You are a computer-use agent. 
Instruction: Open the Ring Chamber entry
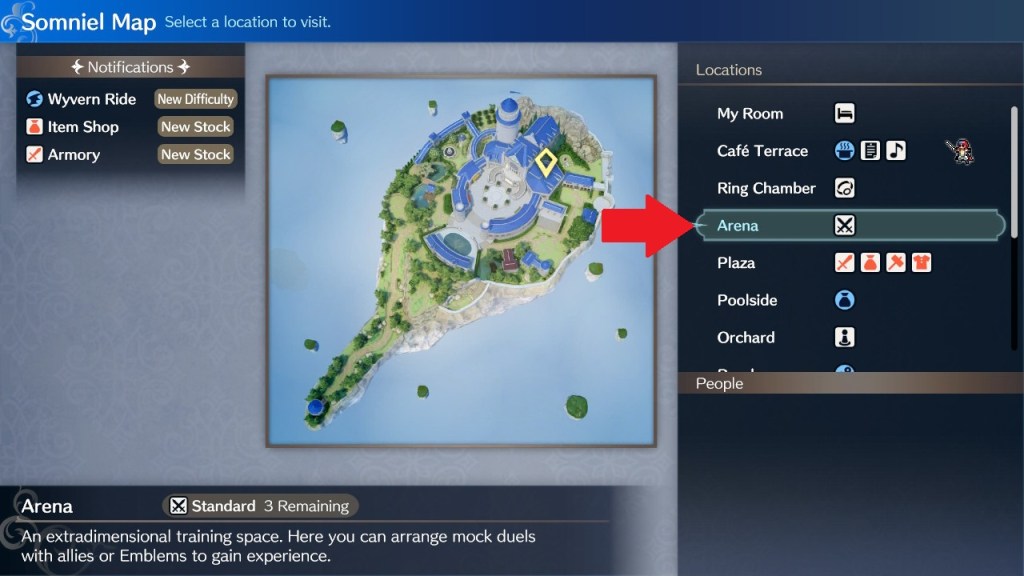766,188
